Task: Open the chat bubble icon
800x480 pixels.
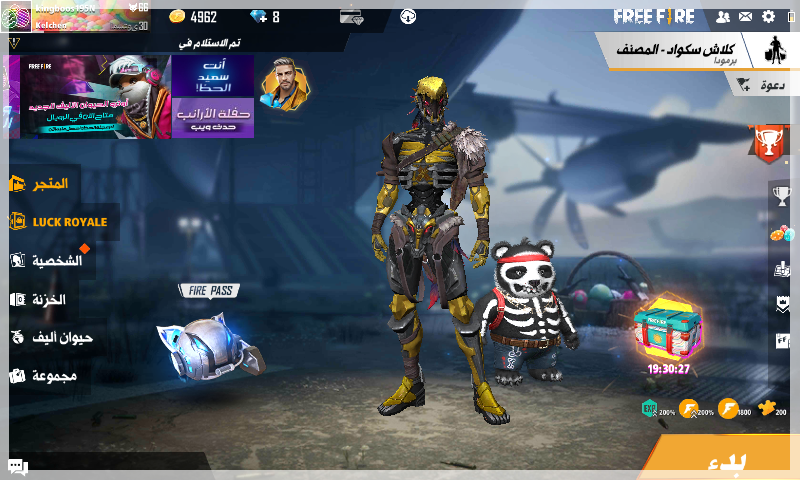Action: 17,466
